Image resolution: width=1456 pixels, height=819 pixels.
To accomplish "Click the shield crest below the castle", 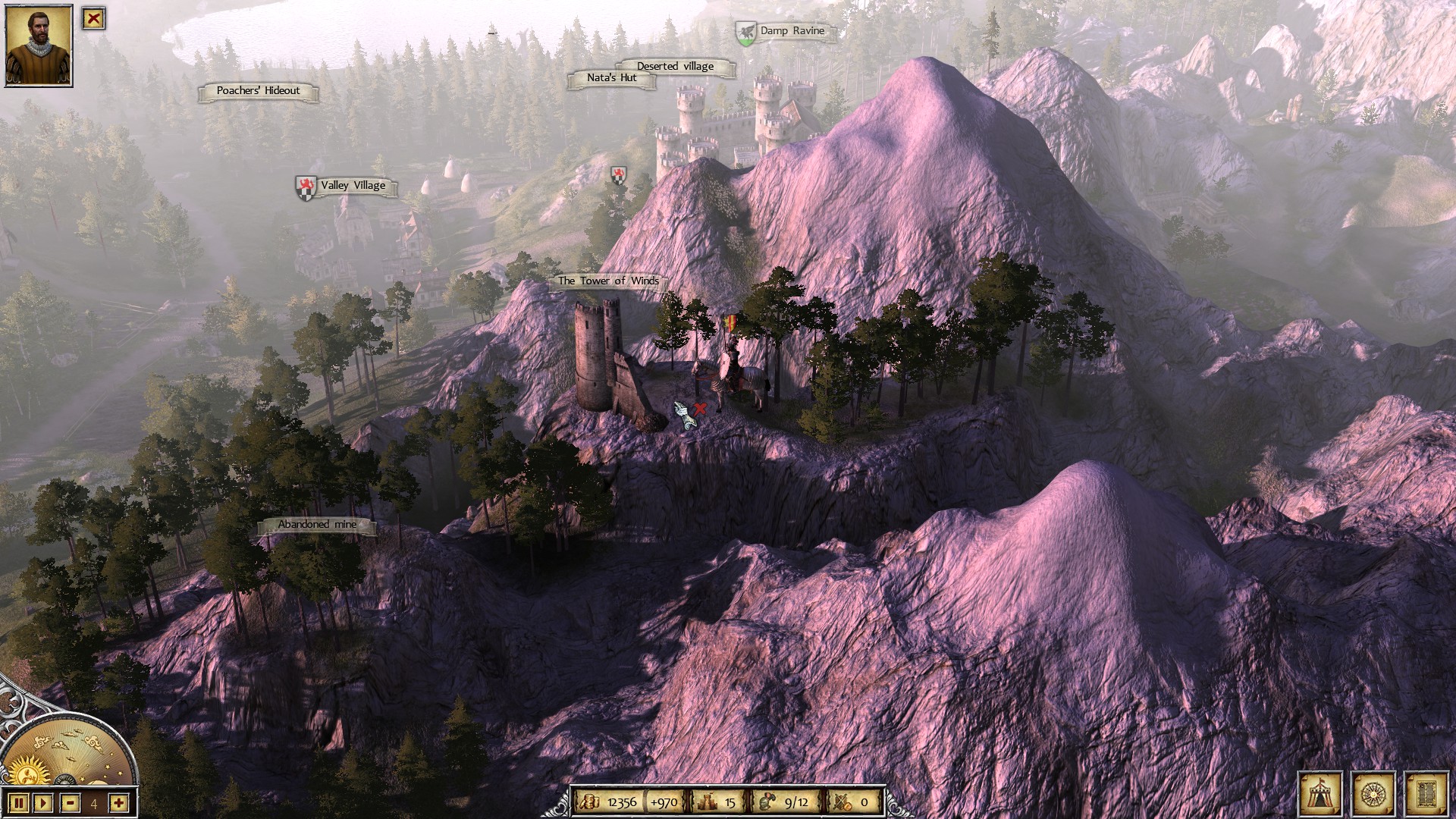I will (x=619, y=176).
